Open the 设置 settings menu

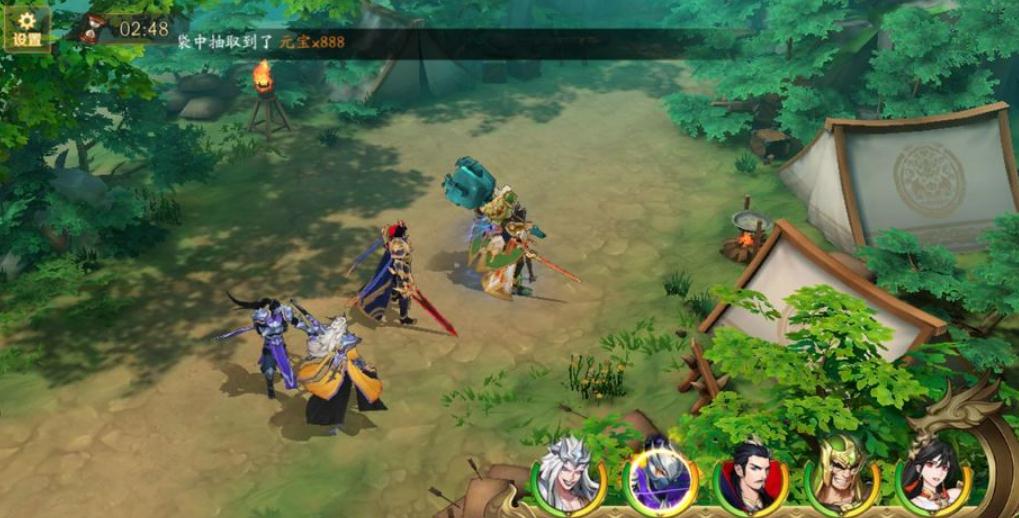click(x=26, y=28)
